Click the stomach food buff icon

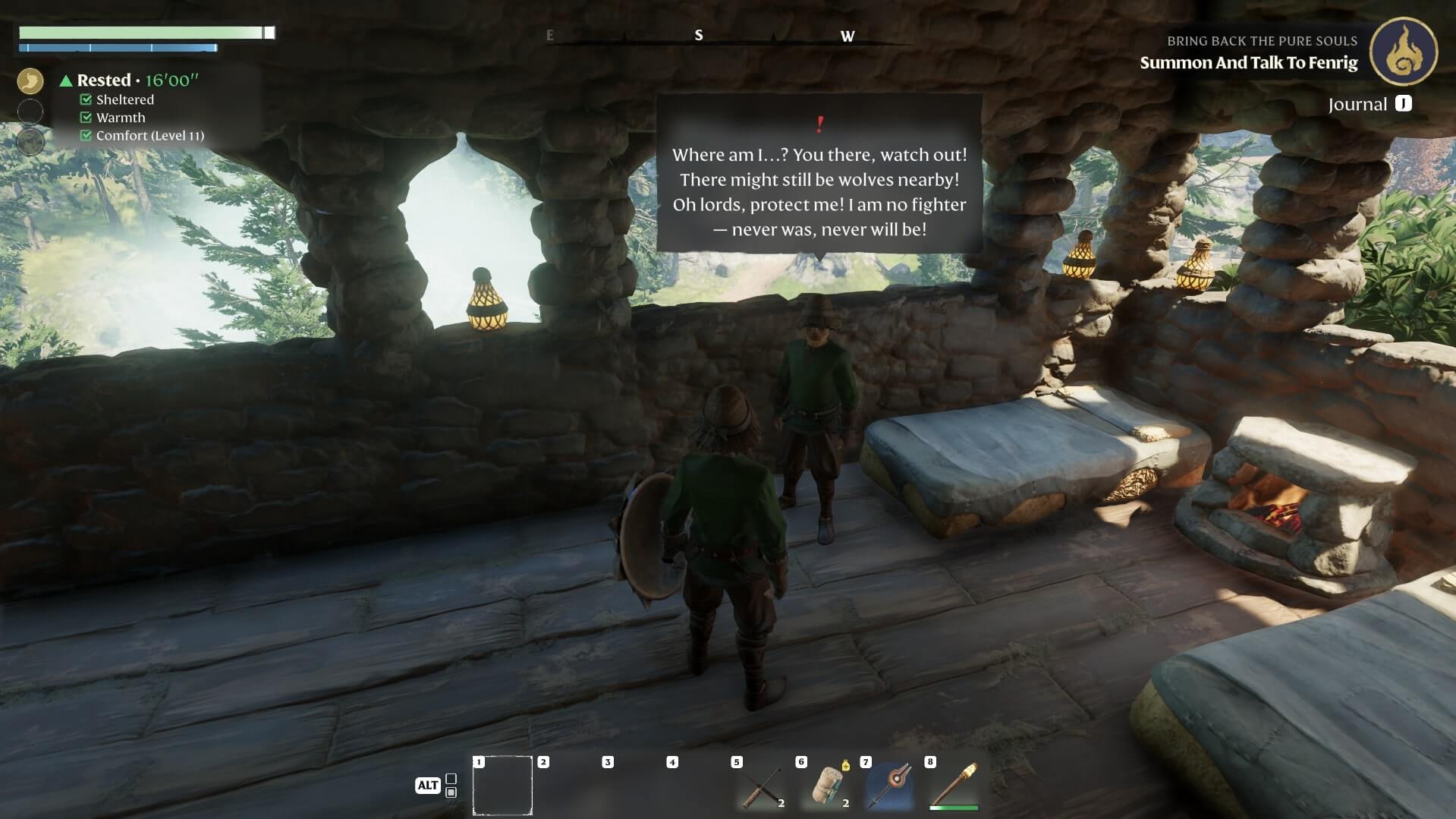tap(30, 80)
